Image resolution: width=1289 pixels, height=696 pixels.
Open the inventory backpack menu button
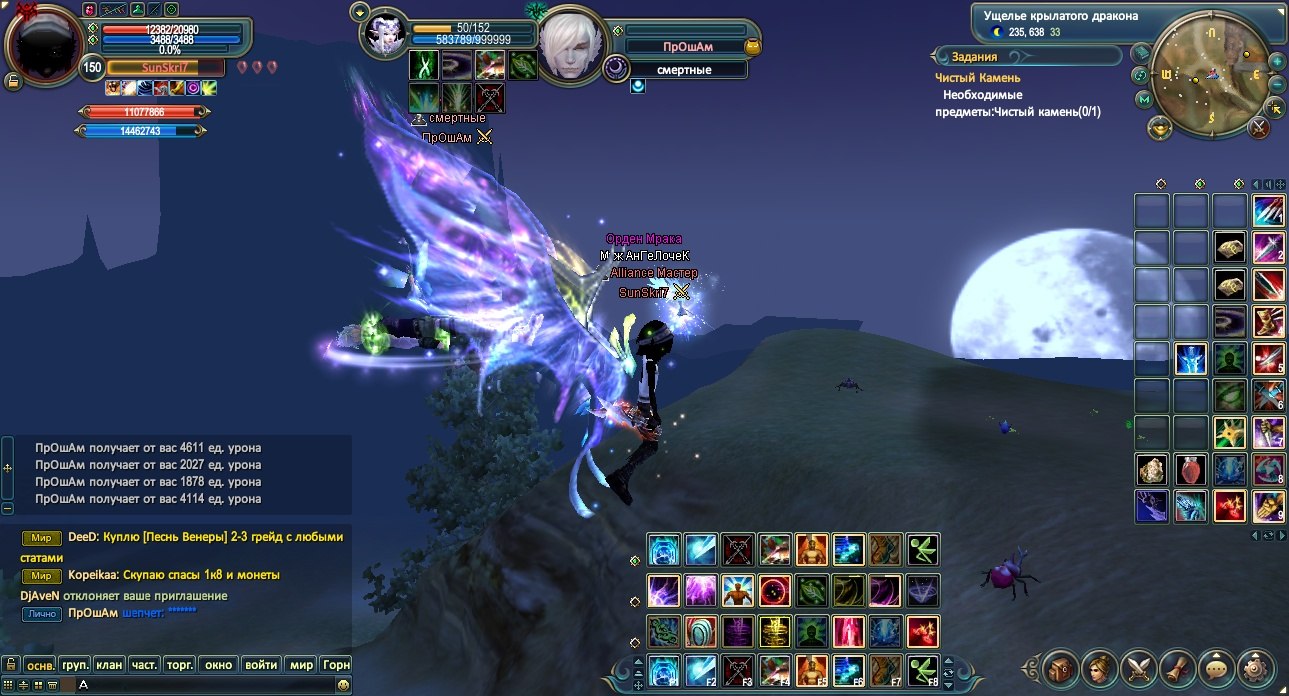point(1060,668)
